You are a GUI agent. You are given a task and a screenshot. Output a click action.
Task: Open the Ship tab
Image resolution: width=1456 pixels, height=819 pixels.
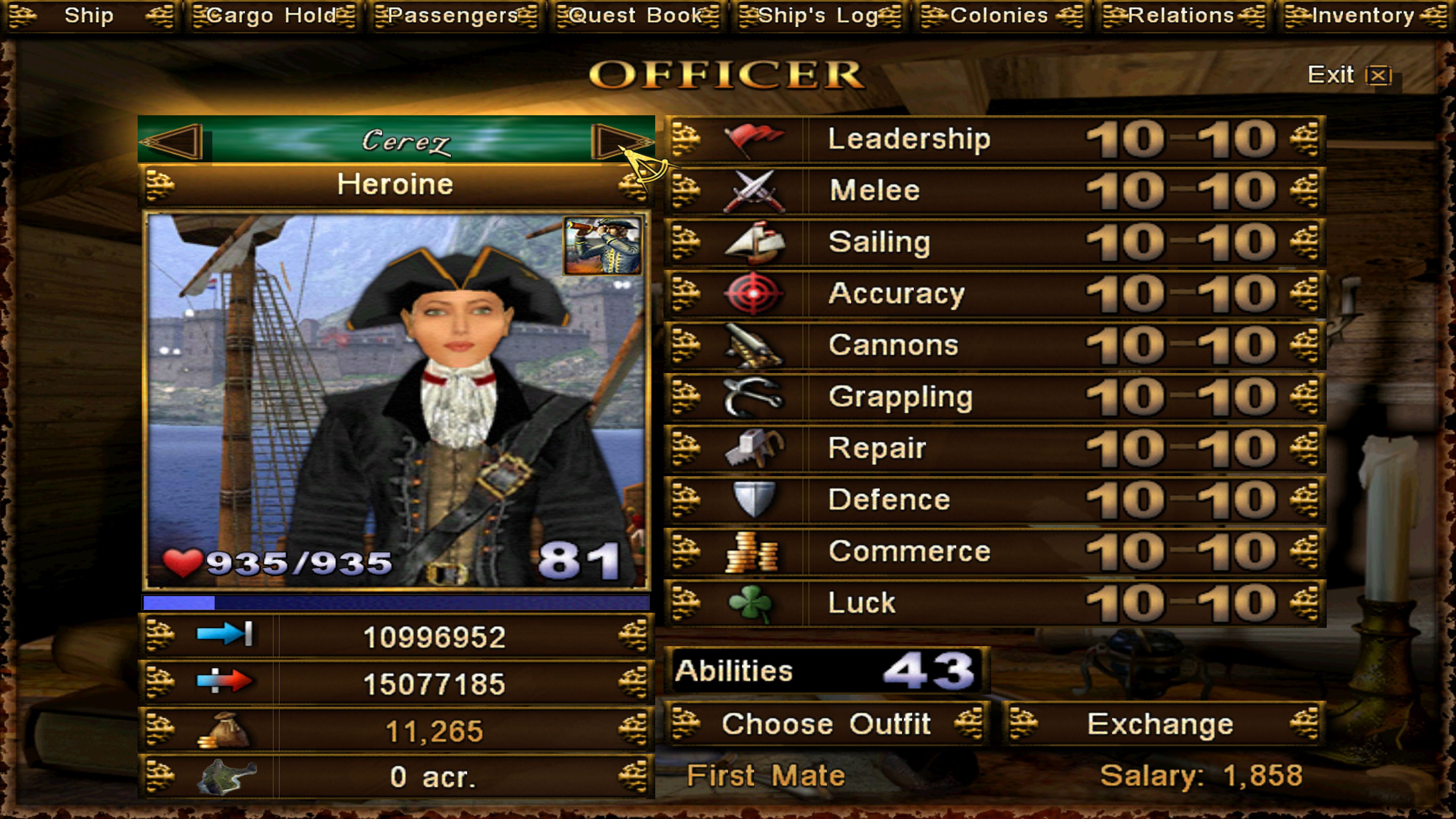coord(89,16)
